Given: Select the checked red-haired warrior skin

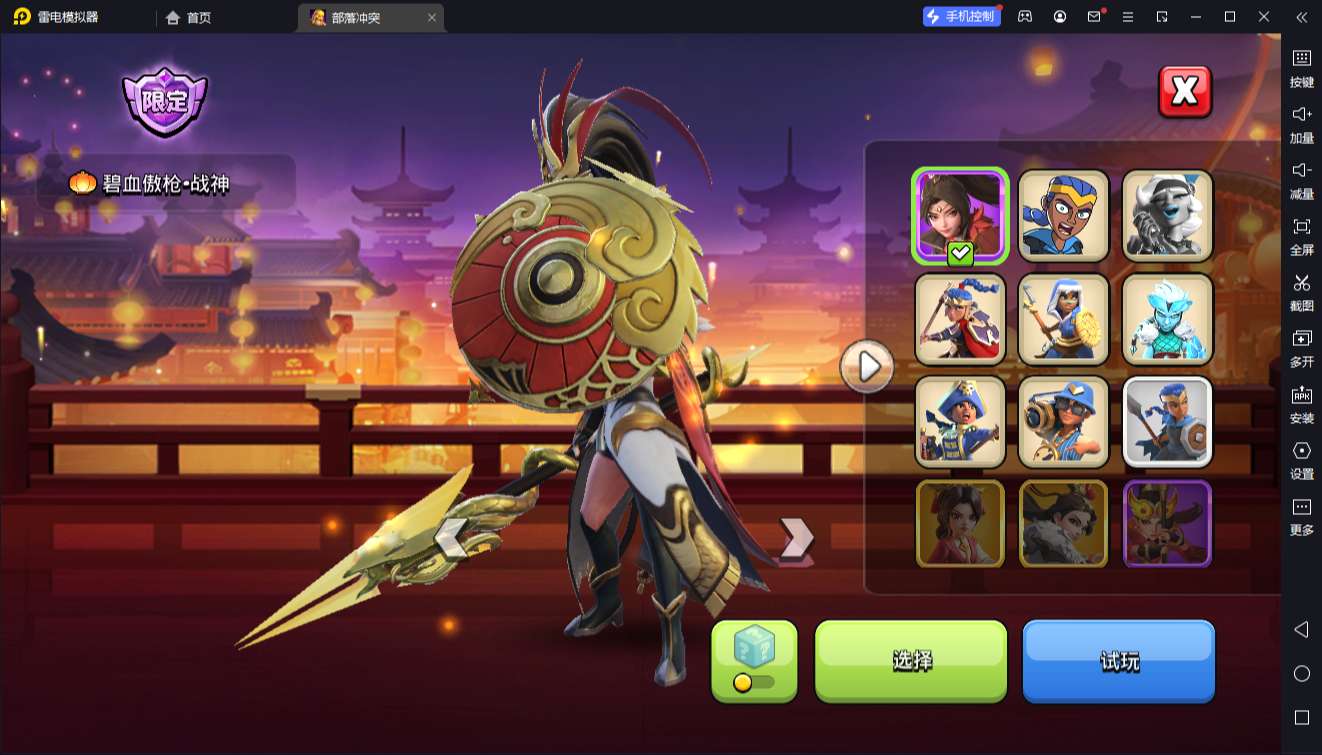Looking at the screenshot, I should coord(960,216).
